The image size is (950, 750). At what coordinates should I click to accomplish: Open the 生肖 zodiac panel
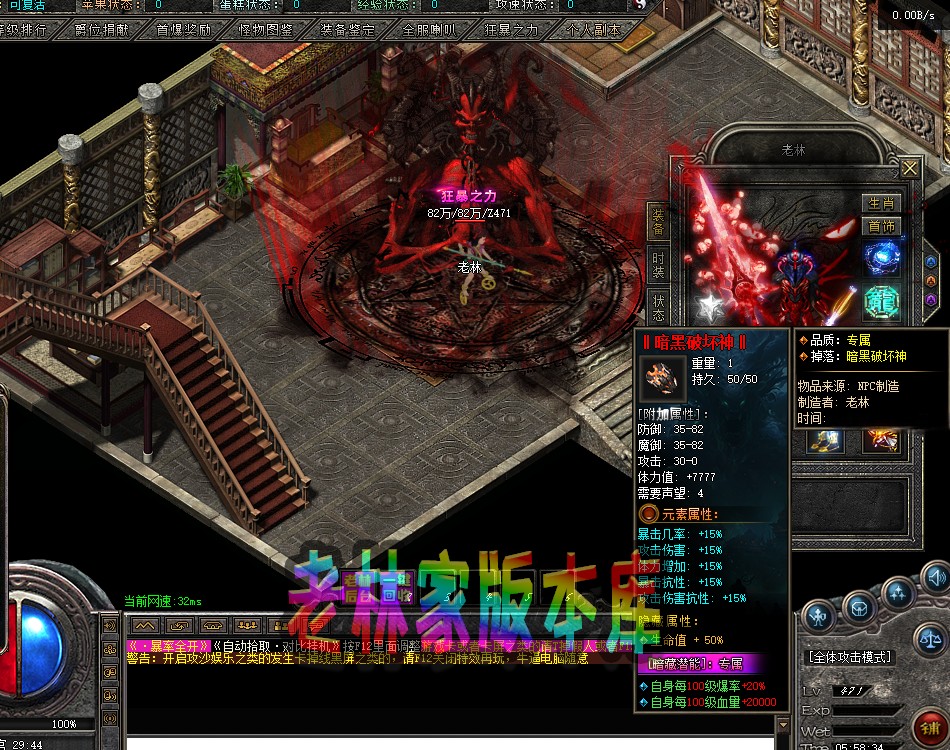coord(881,203)
